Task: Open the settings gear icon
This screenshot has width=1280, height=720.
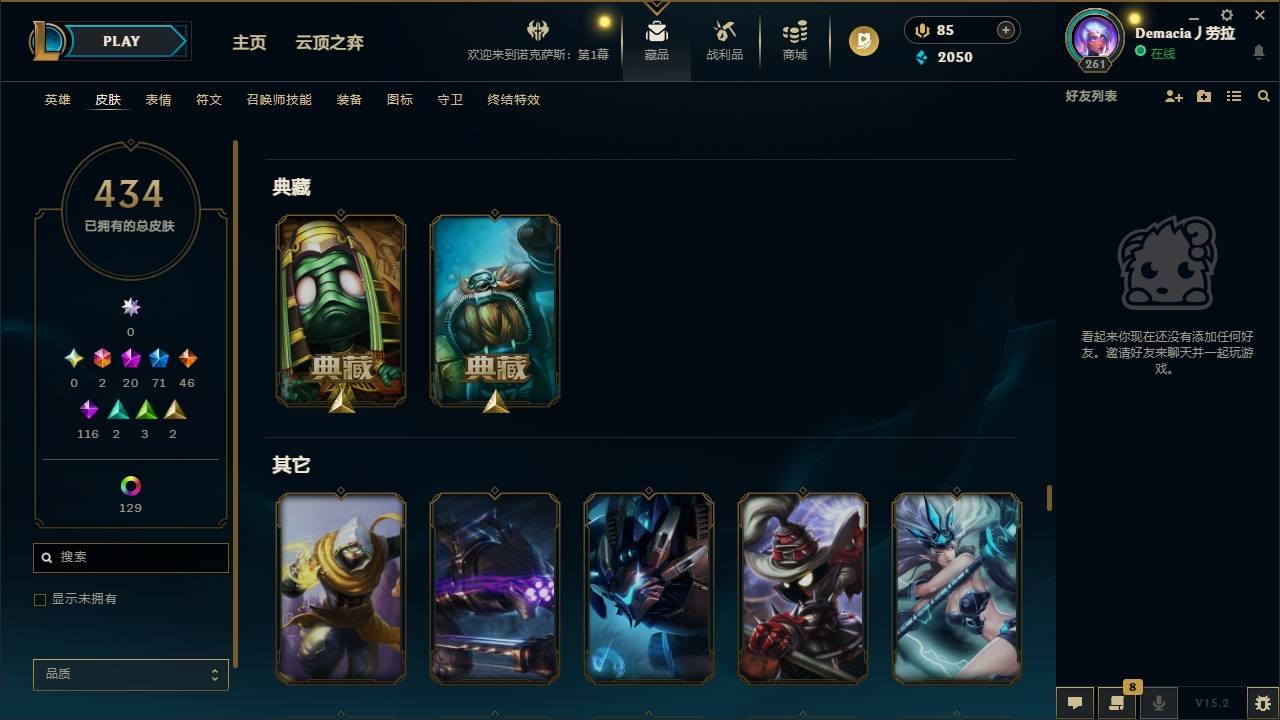Action: click(1225, 16)
